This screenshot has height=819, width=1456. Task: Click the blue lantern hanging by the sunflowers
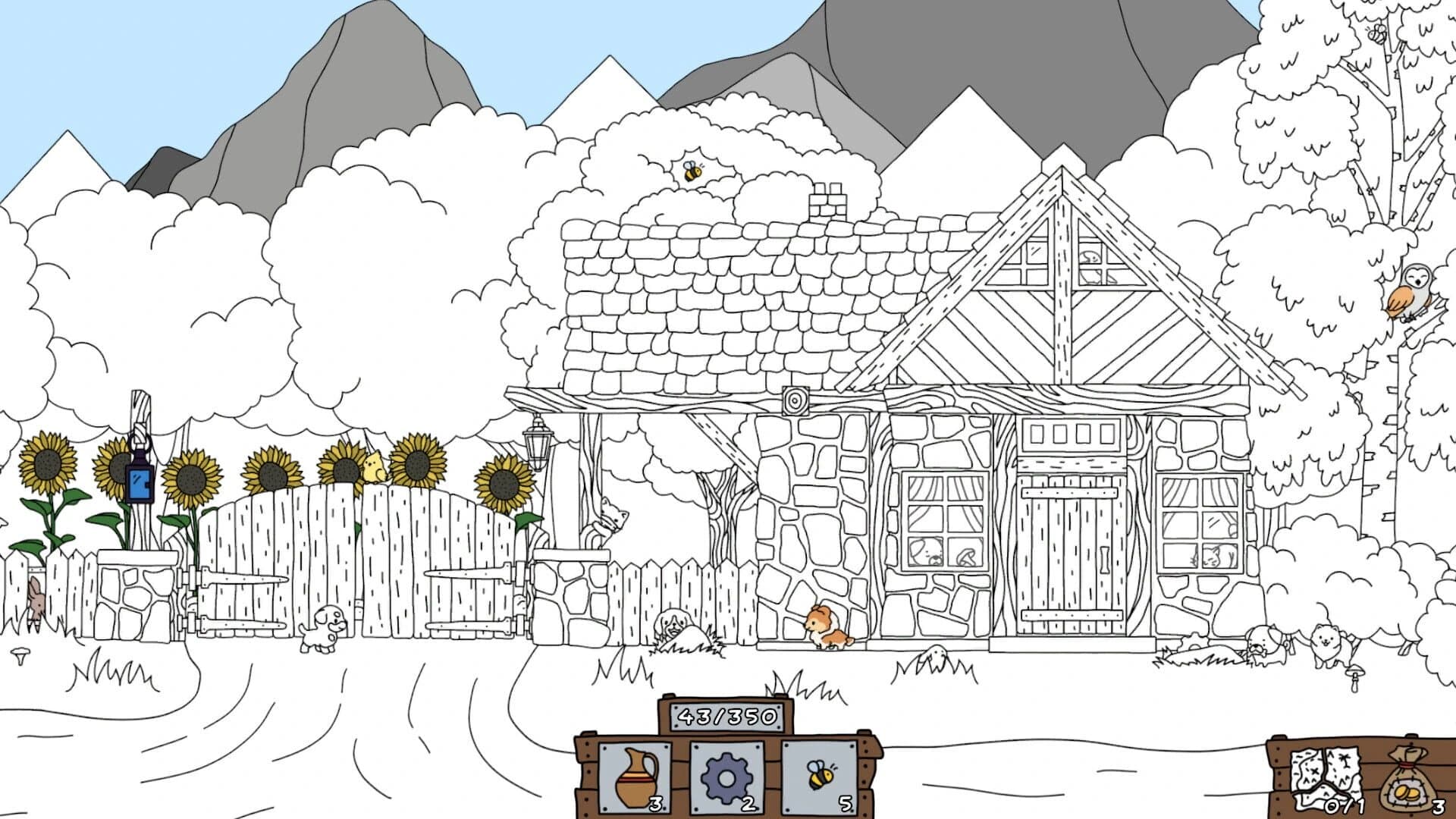tap(140, 482)
